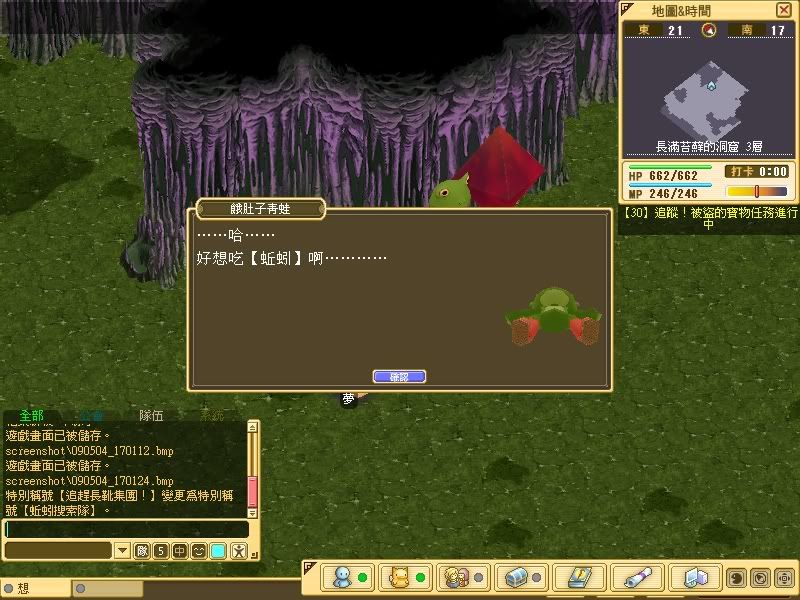800x600 pixels.
Task: Switch to the 全部 chat tab
Action: point(31,416)
